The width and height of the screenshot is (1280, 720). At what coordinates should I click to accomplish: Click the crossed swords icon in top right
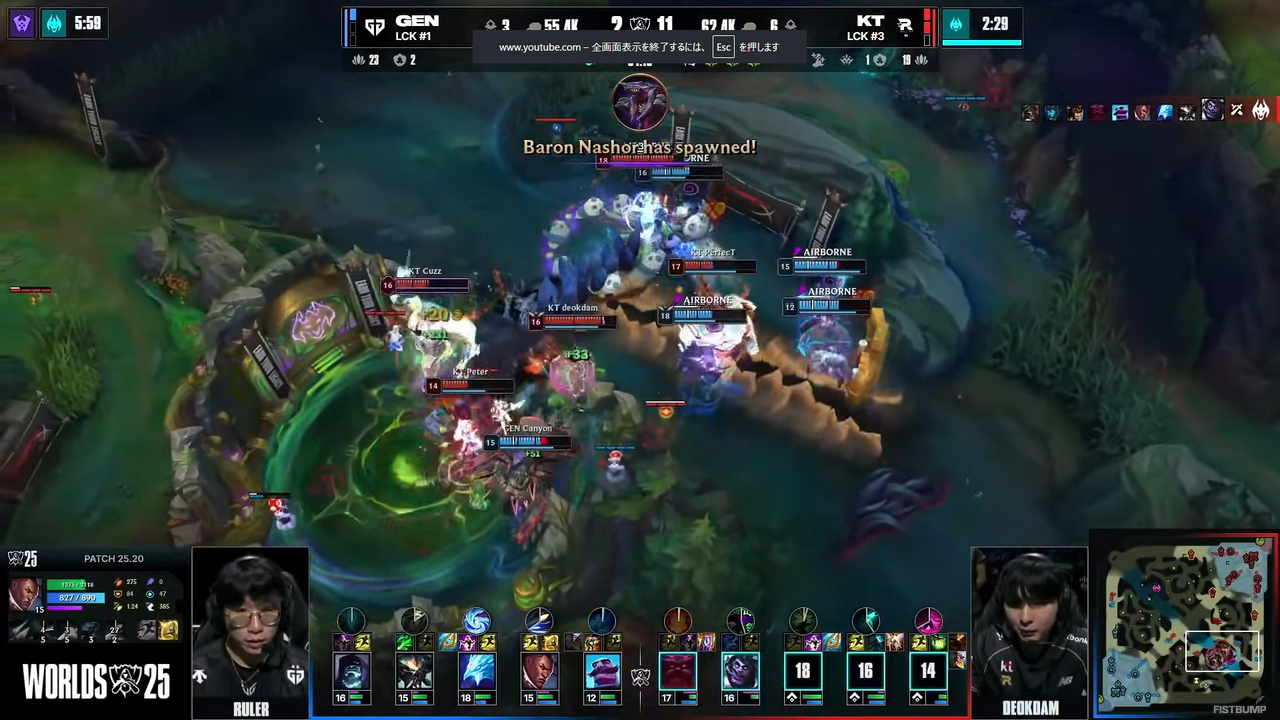(x=1236, y=110)
